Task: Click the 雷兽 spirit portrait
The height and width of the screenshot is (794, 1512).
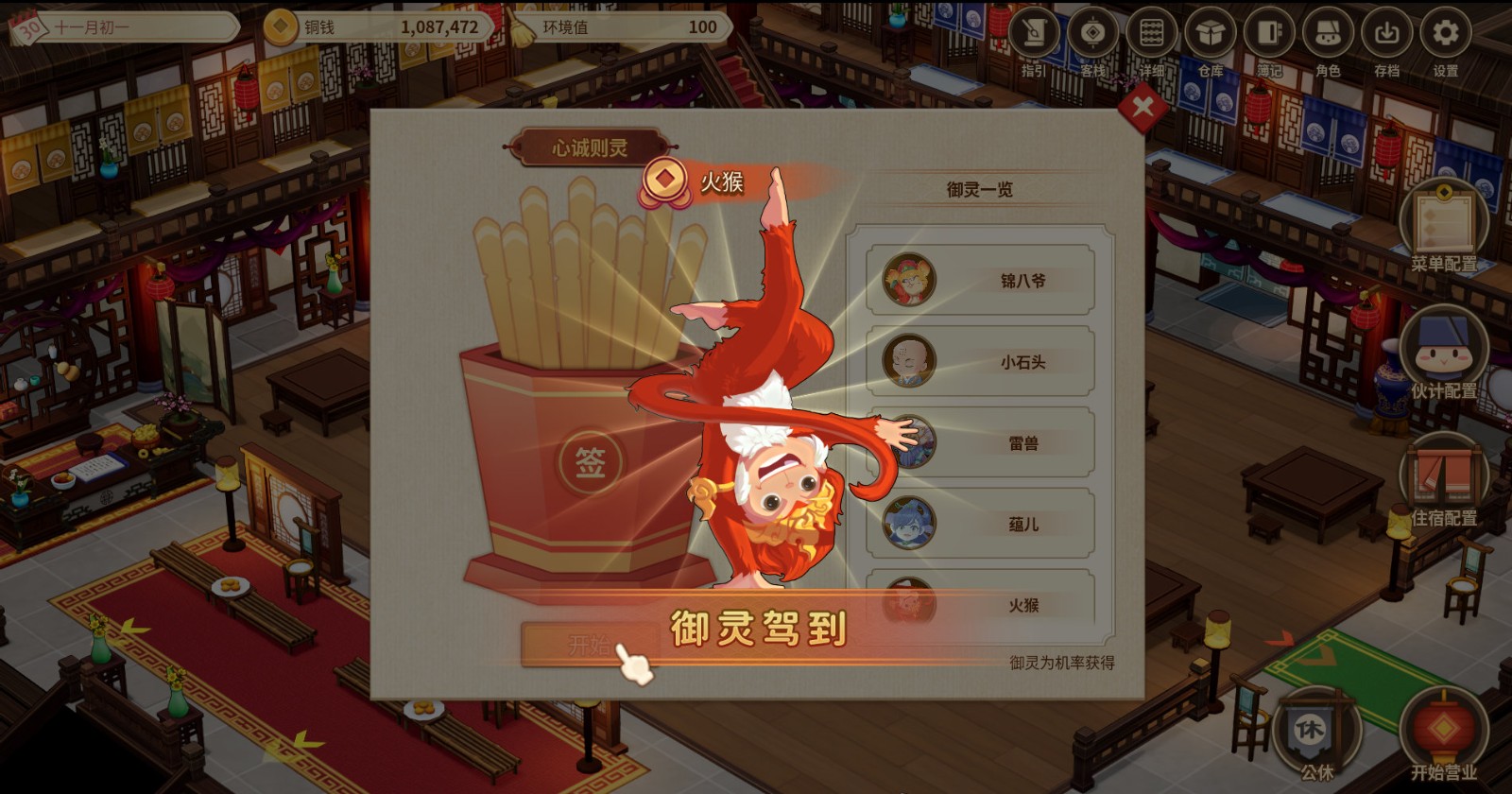Action: (x=915, y=442)
